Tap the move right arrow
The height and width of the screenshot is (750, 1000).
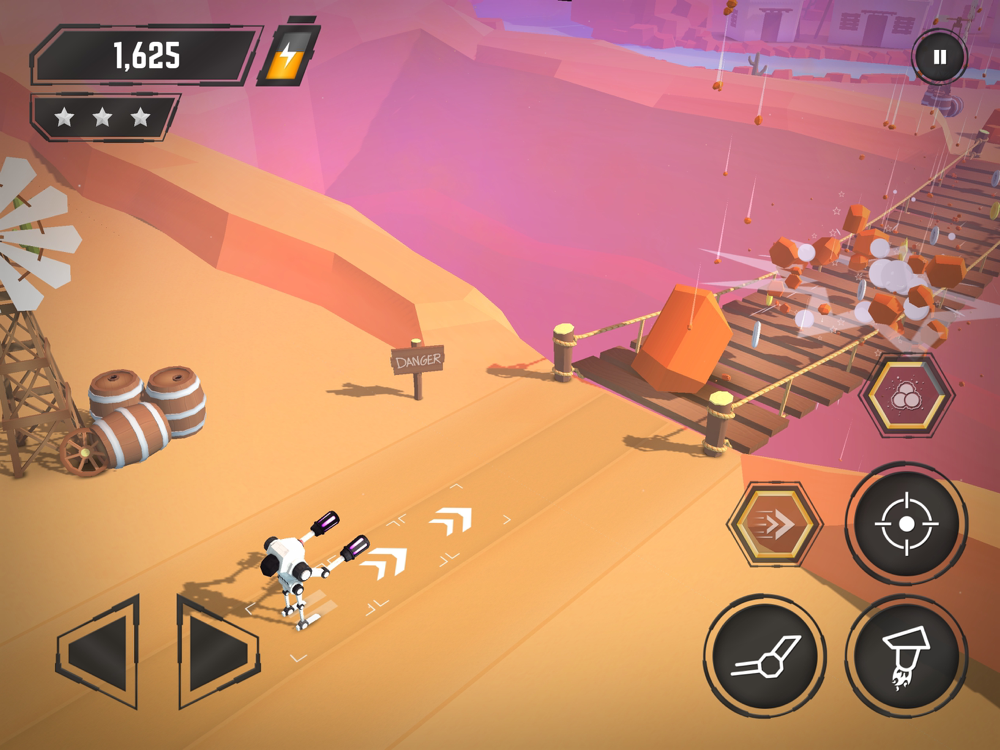[x=214, y=651]
